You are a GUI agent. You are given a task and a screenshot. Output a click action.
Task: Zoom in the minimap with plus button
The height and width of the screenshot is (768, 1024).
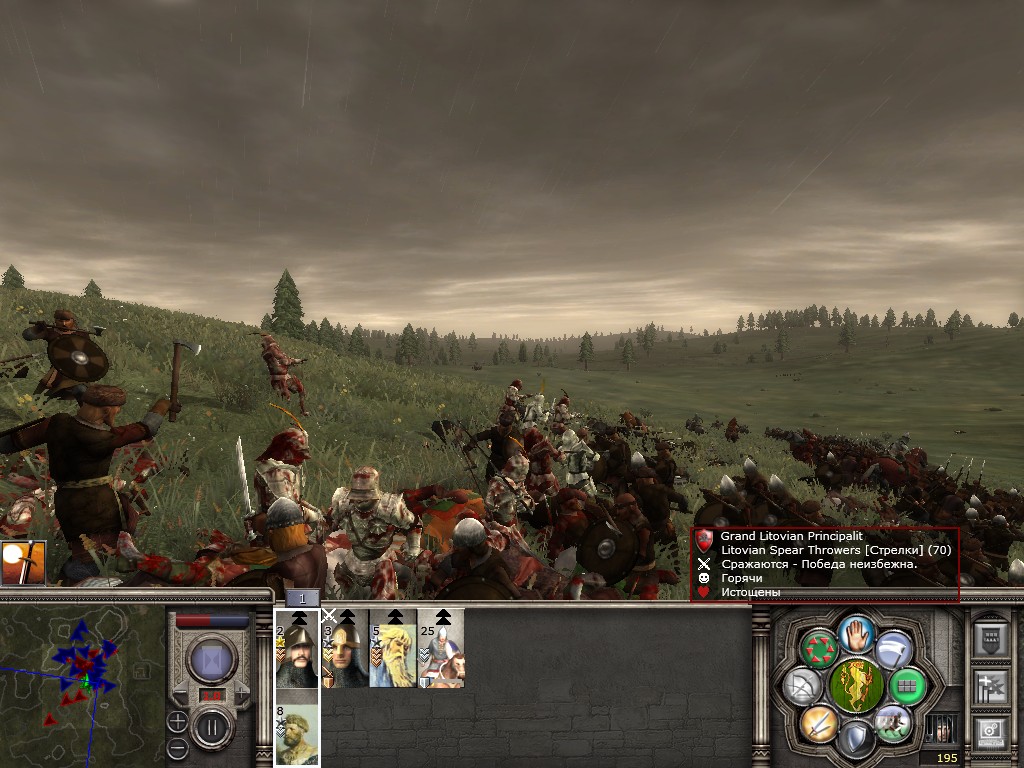(177, 721)
